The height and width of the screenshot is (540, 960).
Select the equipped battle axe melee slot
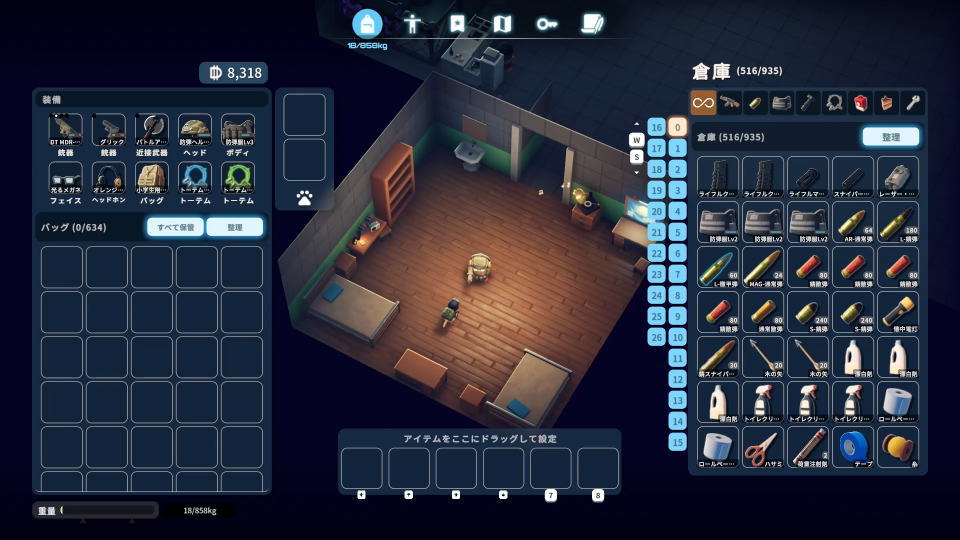pos(152,131)
